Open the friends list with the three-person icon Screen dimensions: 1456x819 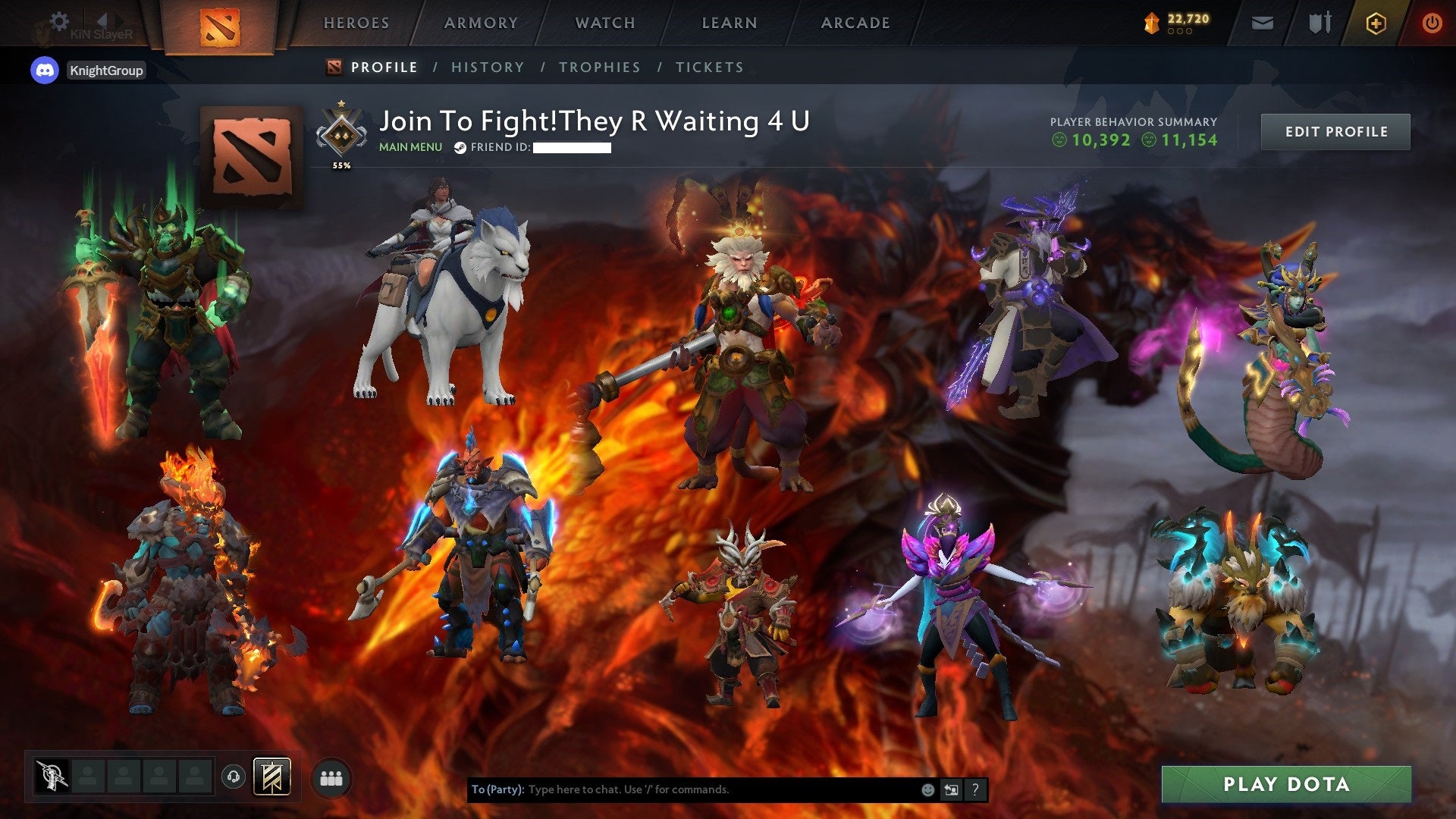pos(331,777)
